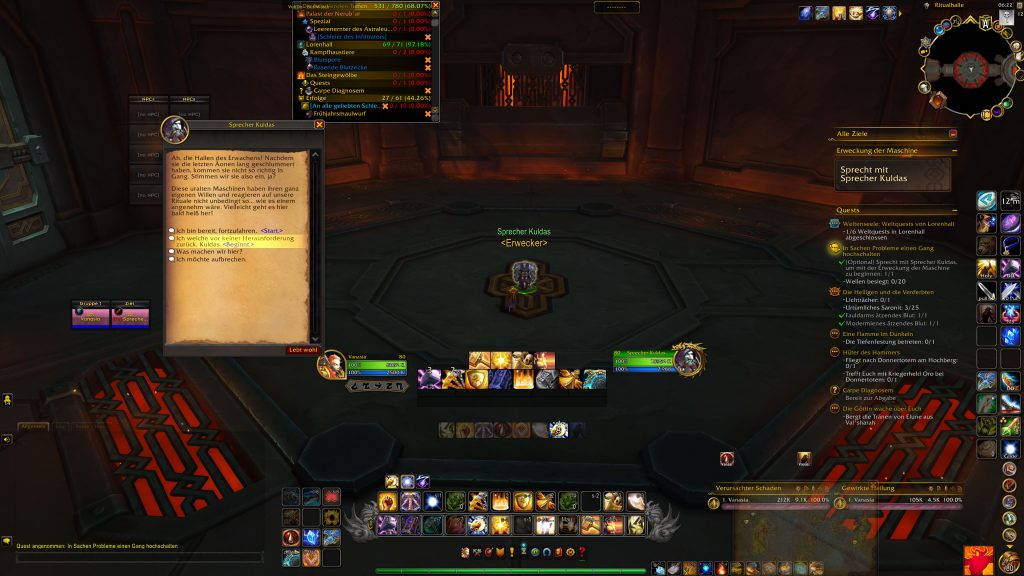Open "Carpe Diagnosem" entry in the tracker list
The width and height of the screenshot is (1024, 576).
336,90
